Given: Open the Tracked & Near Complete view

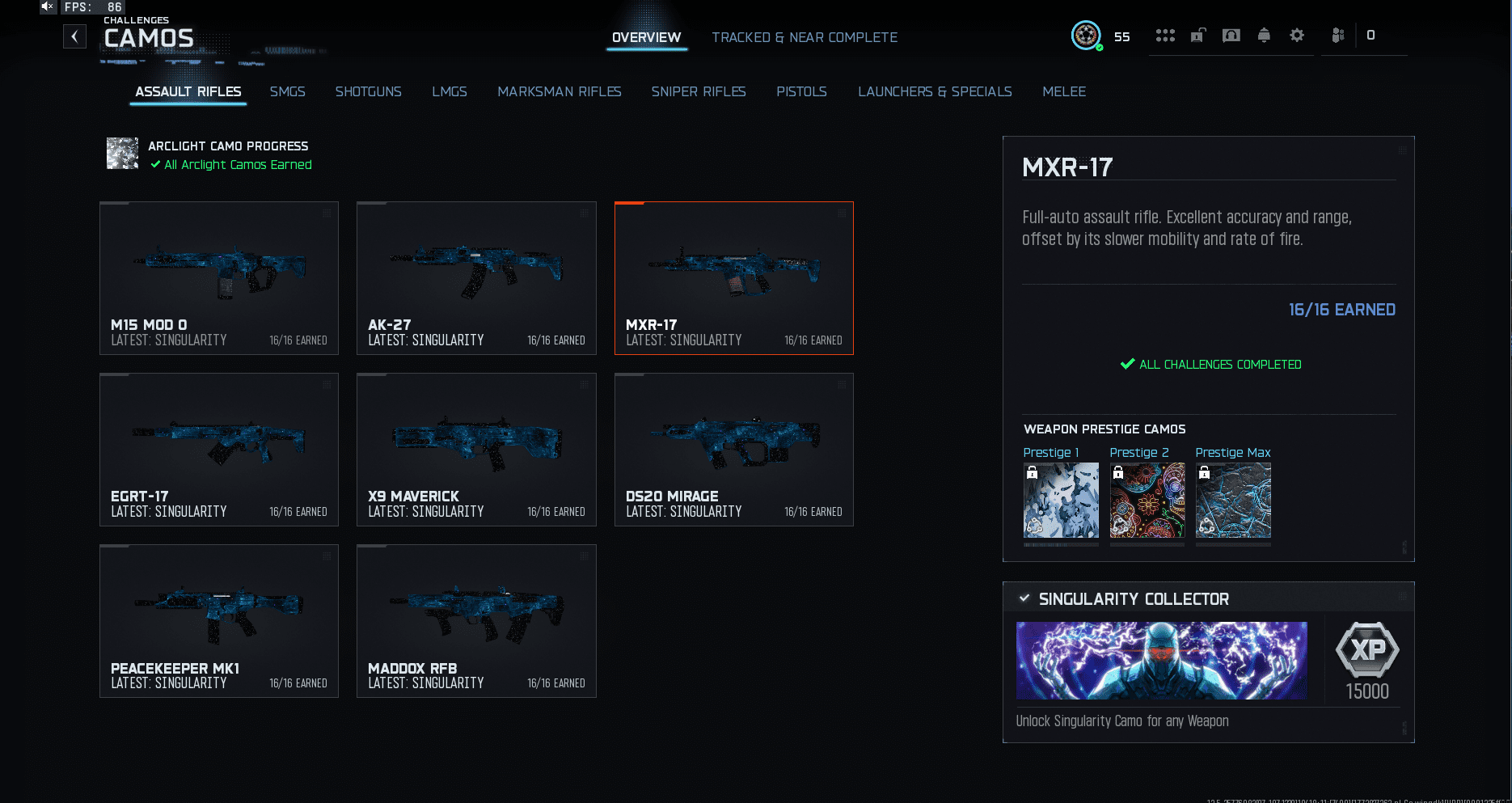Looking at the screenshot, I should pyautogui.click(x=805, y=37).
